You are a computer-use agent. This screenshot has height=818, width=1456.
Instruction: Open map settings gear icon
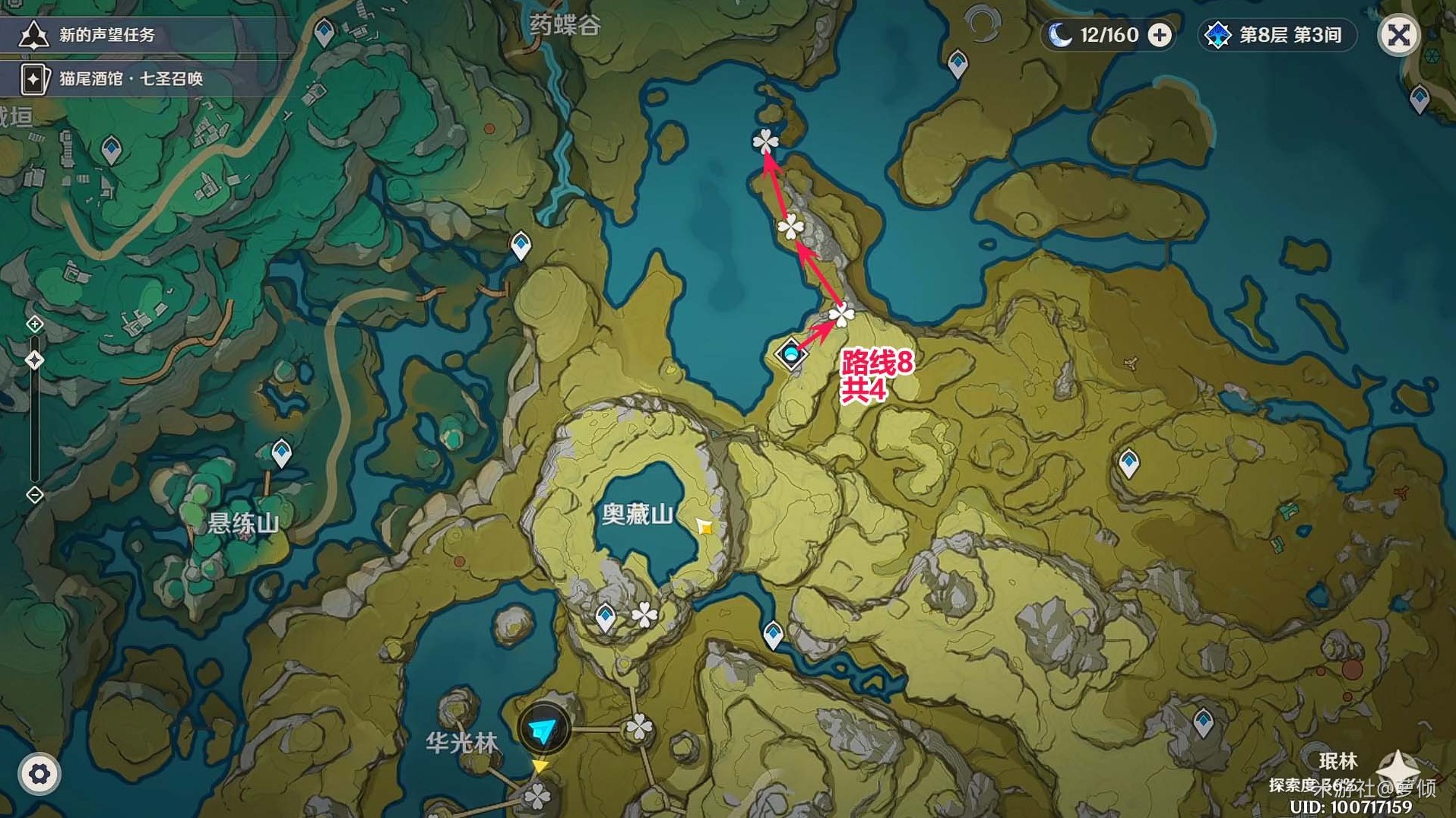[39, 774]
